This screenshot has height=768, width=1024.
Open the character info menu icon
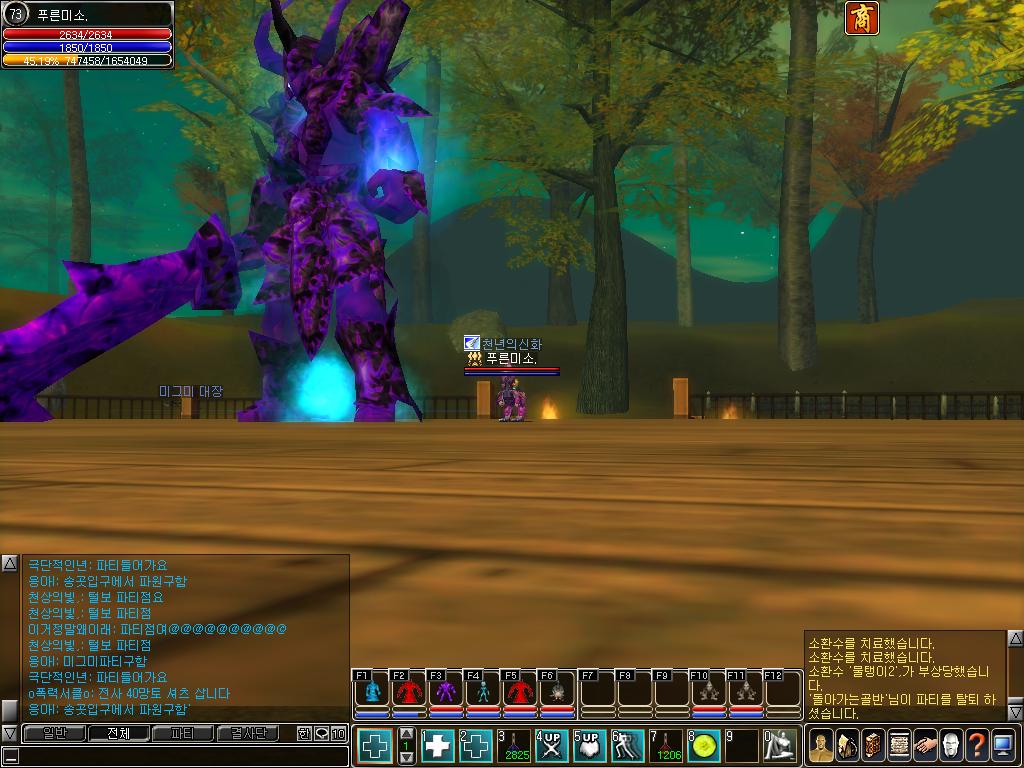[x=822, y=745]
